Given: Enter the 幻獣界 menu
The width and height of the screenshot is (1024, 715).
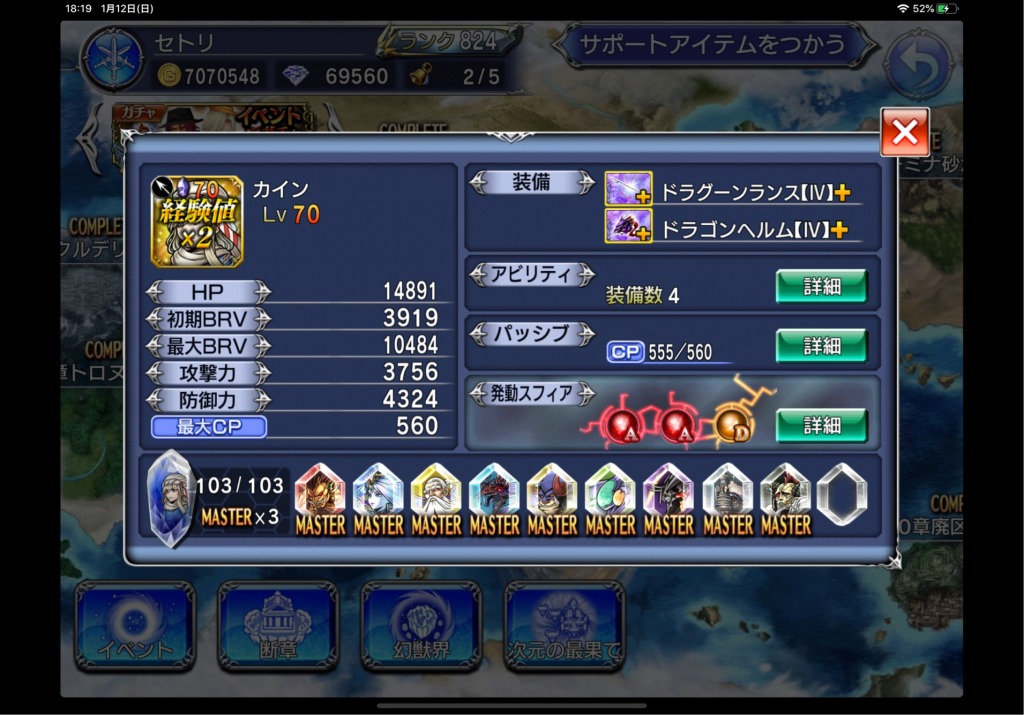Looking at the screenshot, I should pyautogui.click(x=420, y=625).
